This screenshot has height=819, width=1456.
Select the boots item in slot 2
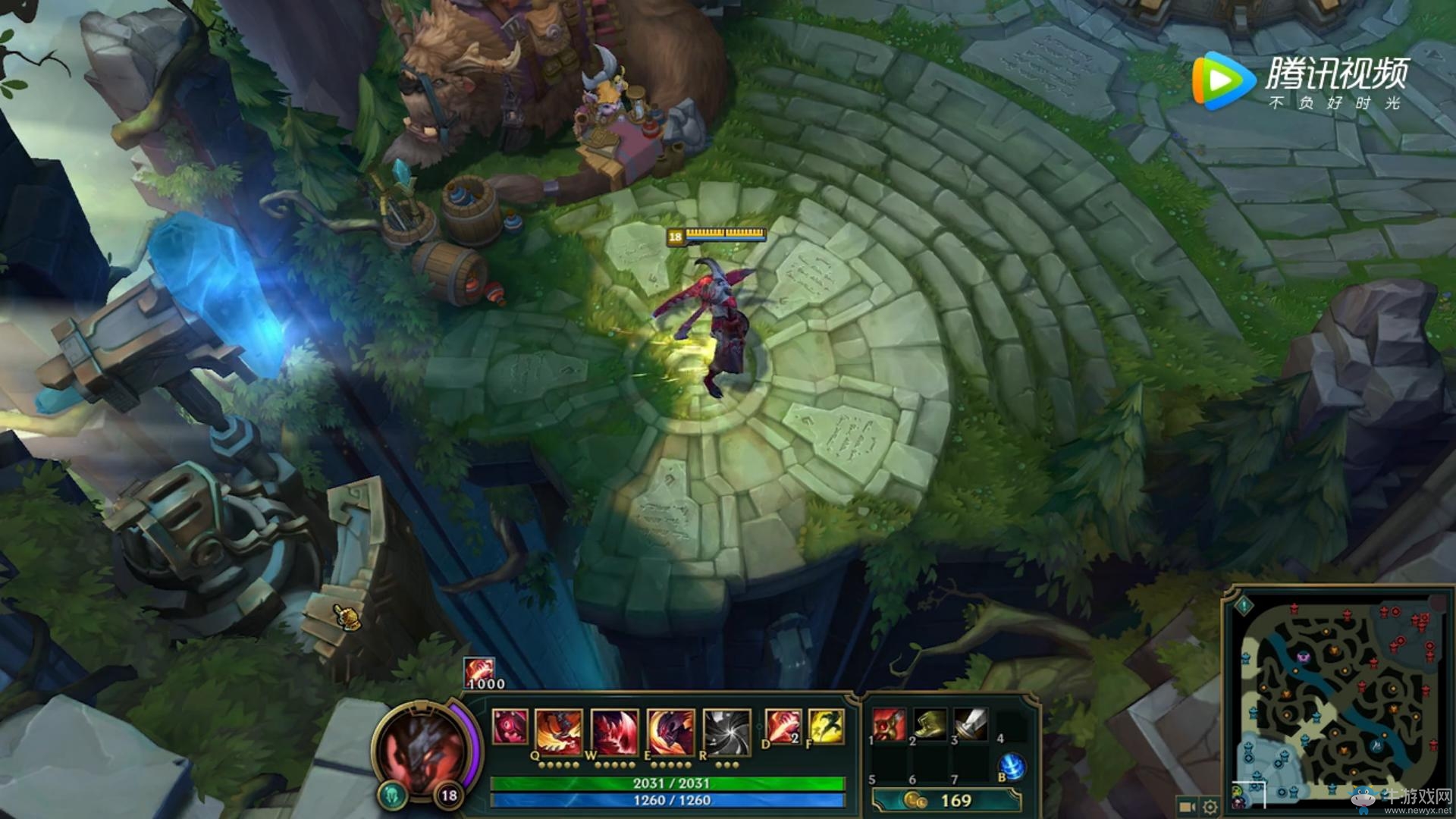point(929,725)
